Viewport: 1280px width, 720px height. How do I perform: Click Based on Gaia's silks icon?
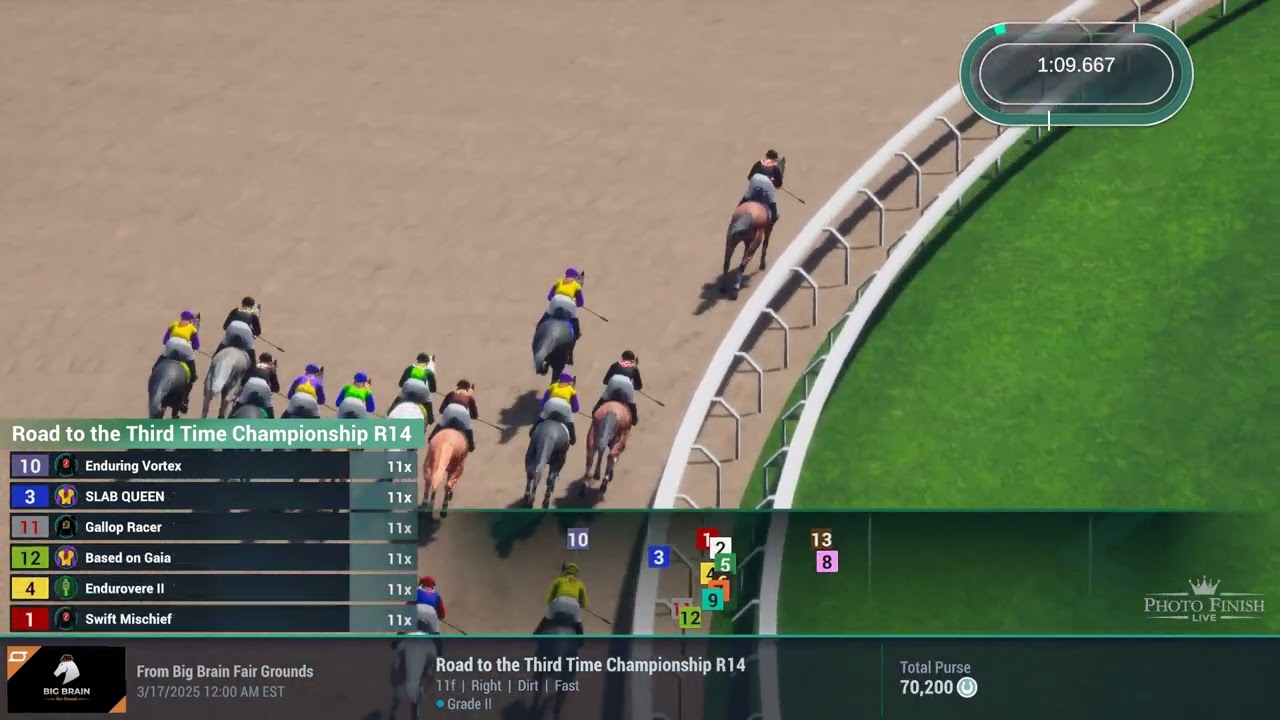click(x=65, y=558)
